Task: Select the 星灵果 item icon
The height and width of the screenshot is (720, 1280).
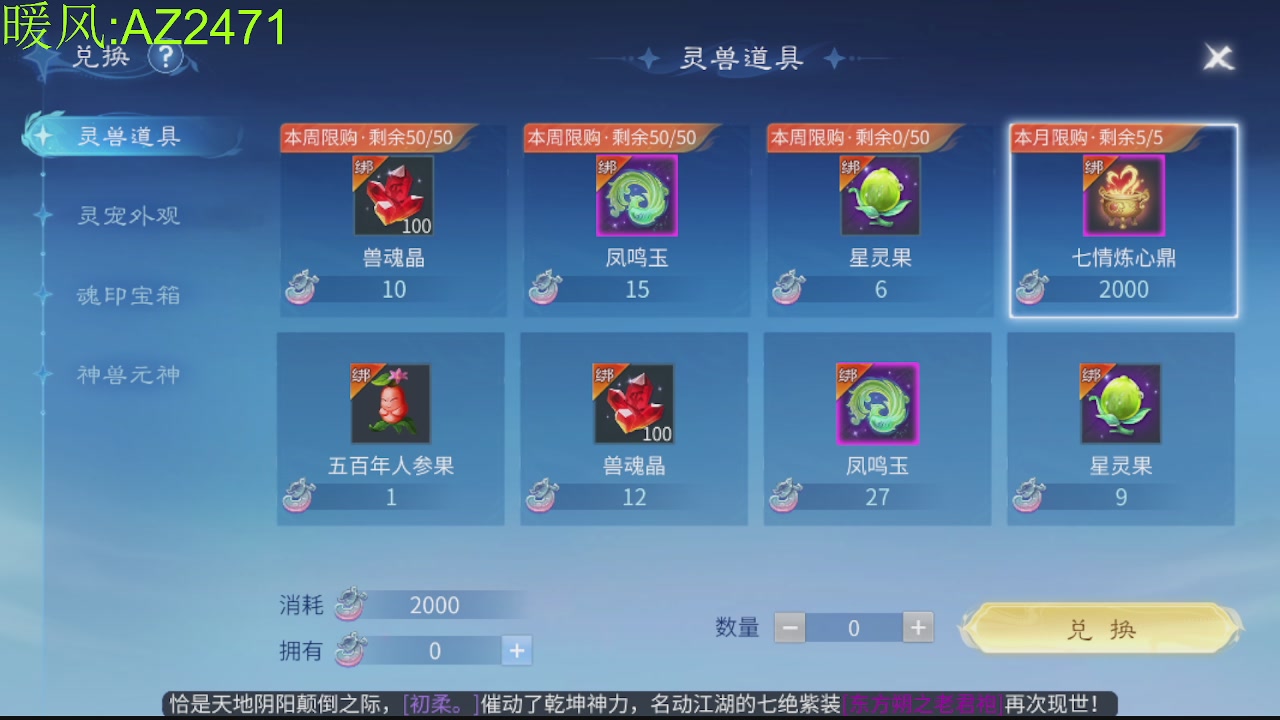Action: coord(877,195)
